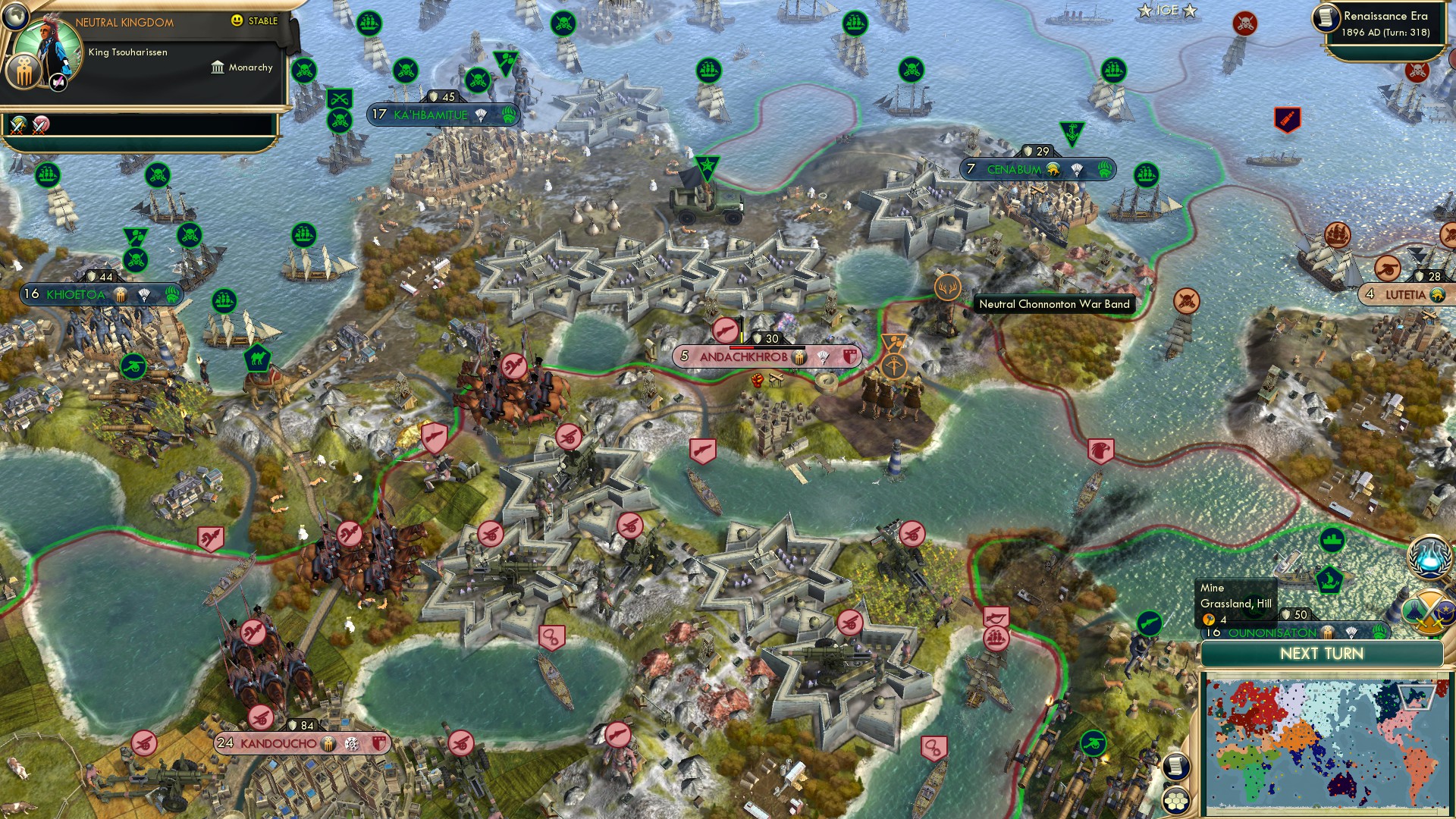1456x819 pixels.
Task: Click the NEXT TURN button
Action: [x=1322, y=653]
